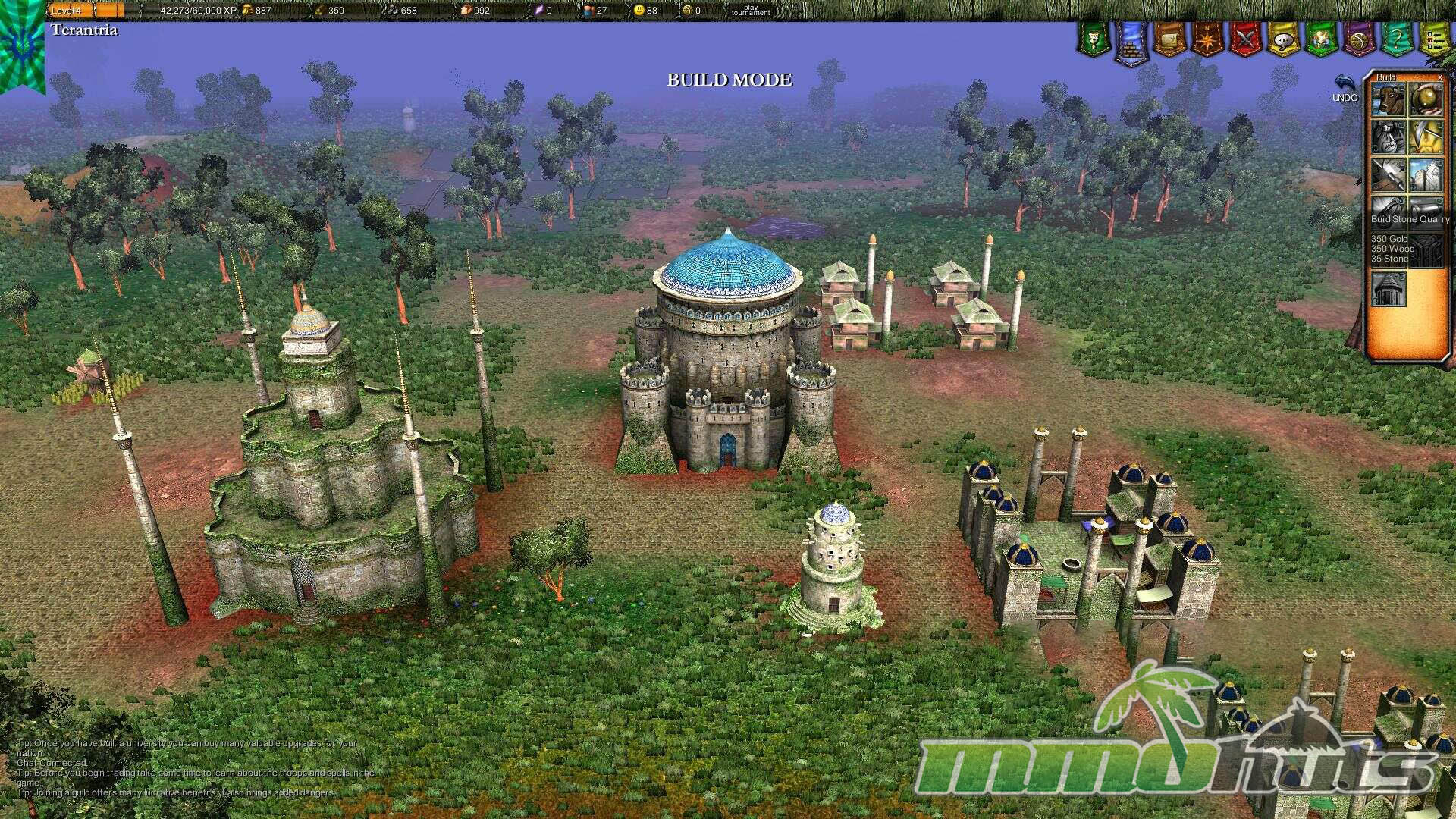Select the round pavilion building option

1389,290
